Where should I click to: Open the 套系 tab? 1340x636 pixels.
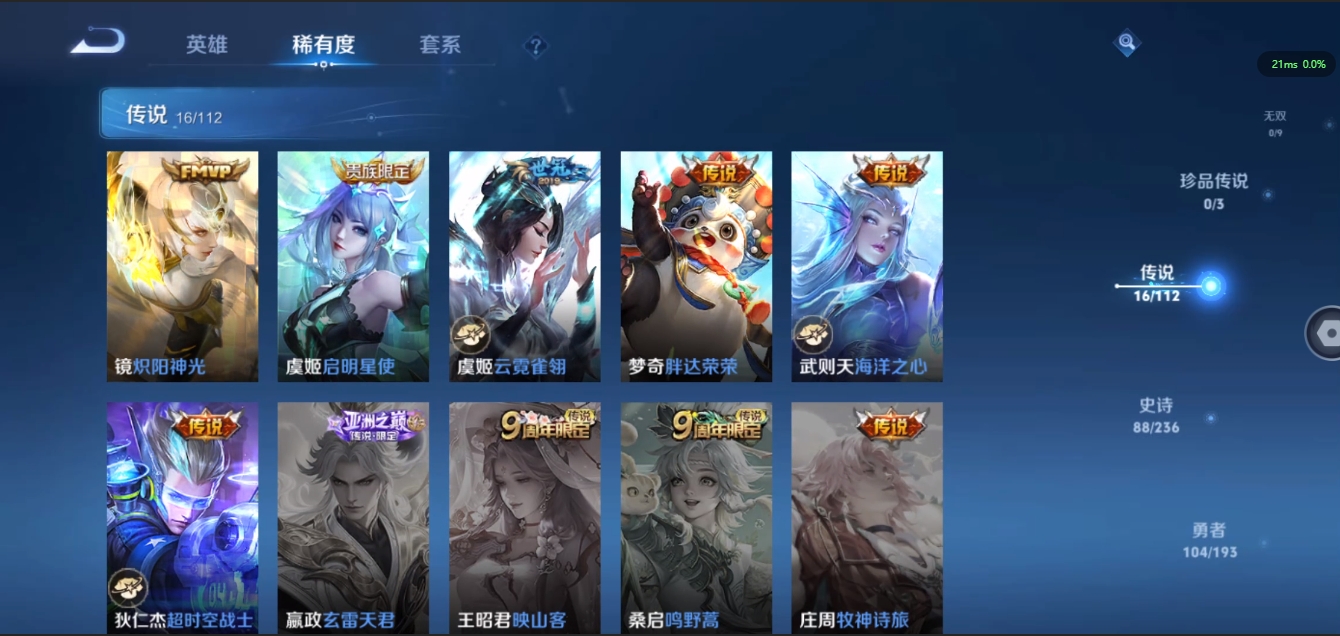[x=440, y=45]
